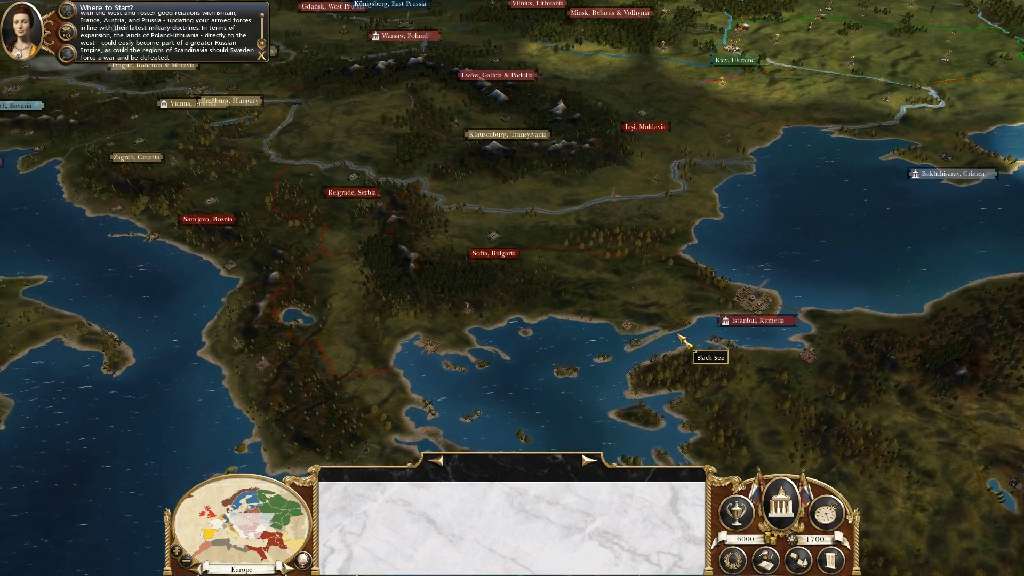Screen dimensions: 1024x576
Task: Click the top advisor control button
Action: pos(67,12)
